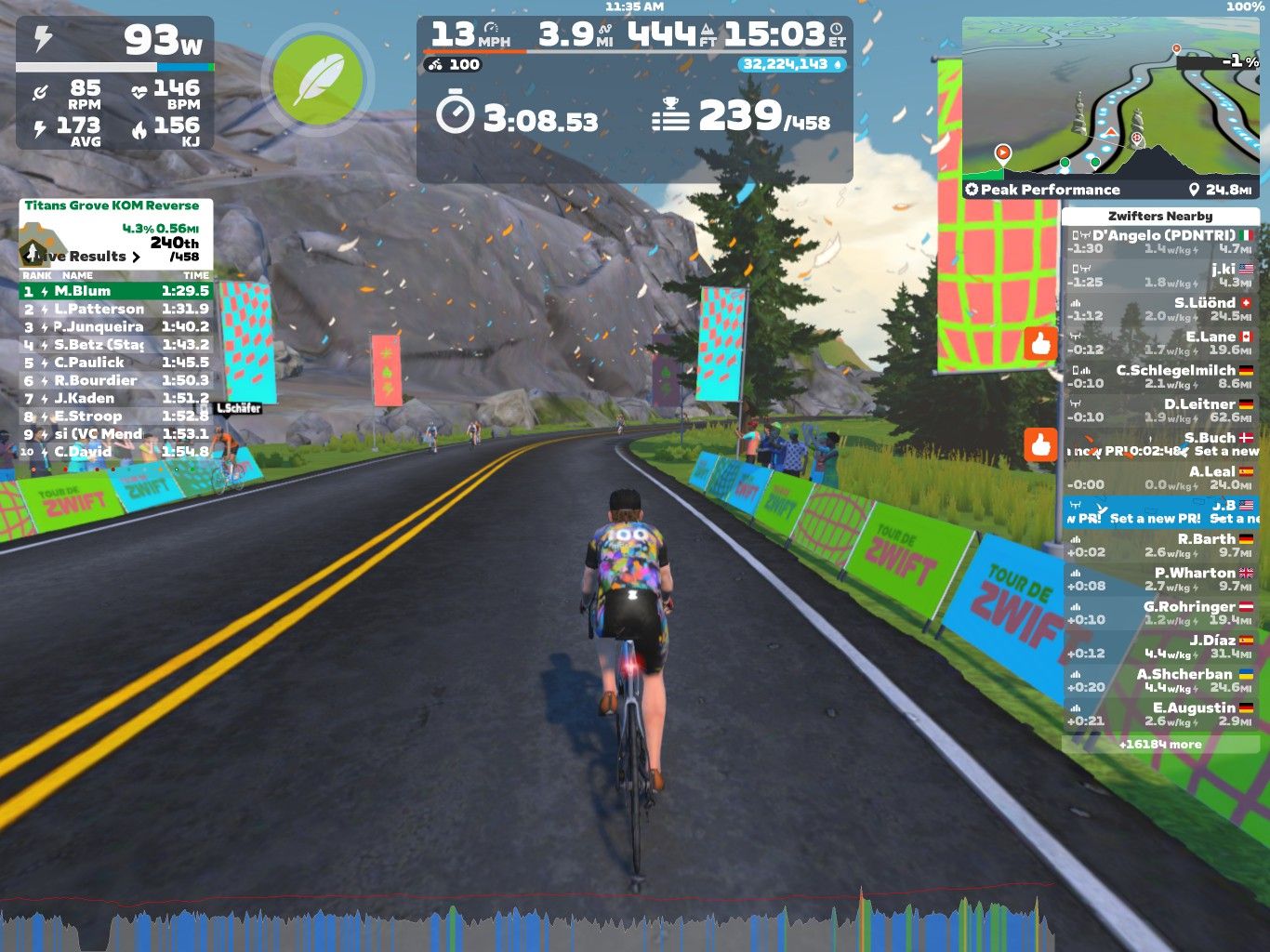The image size is (1270, 952).
Task: Open the Peak Performance route label
Action: (x=1042, y=190)
